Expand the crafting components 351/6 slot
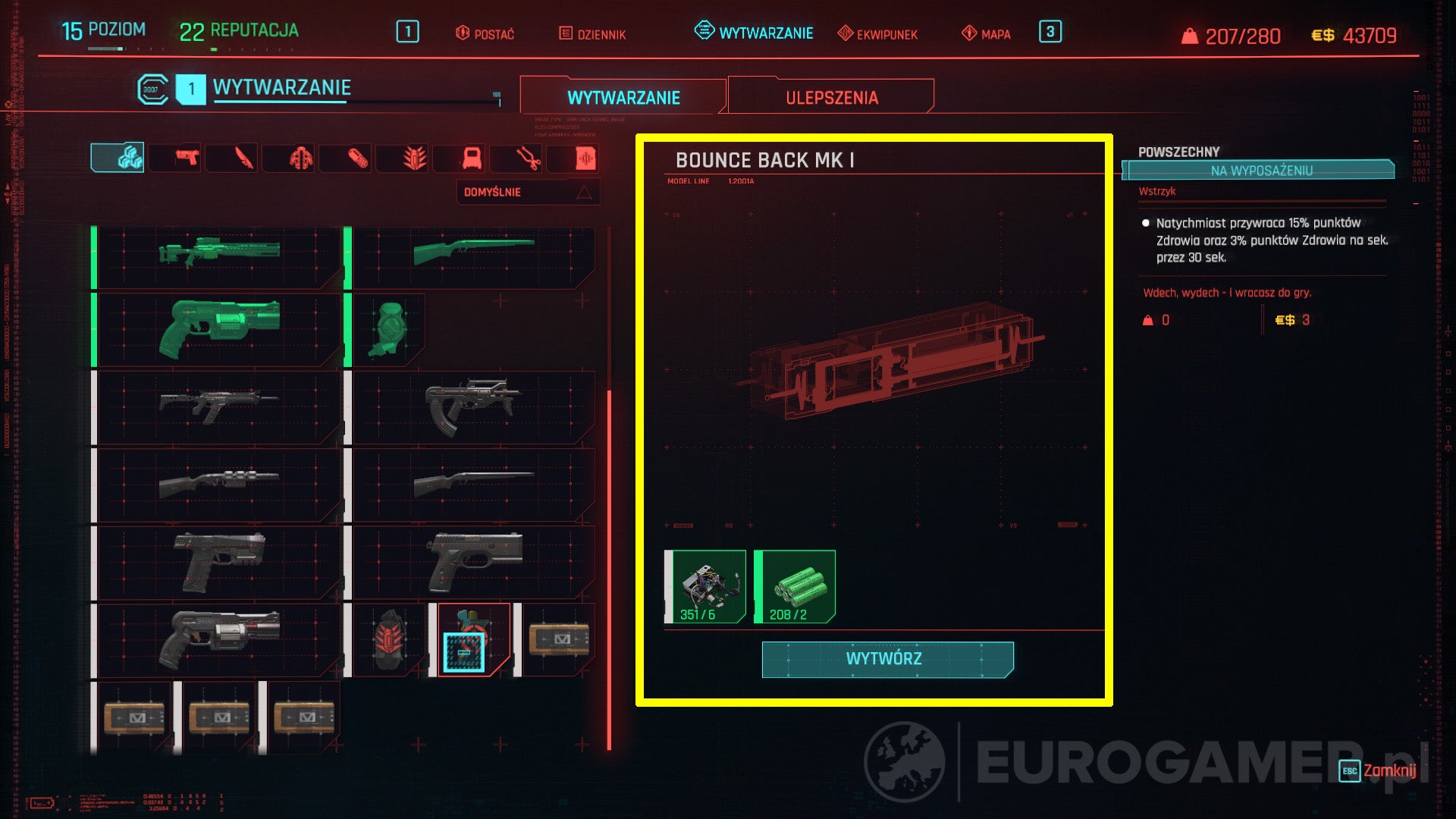The height and width of the screenshot is (819, 1456). click(x=705, y=585)
